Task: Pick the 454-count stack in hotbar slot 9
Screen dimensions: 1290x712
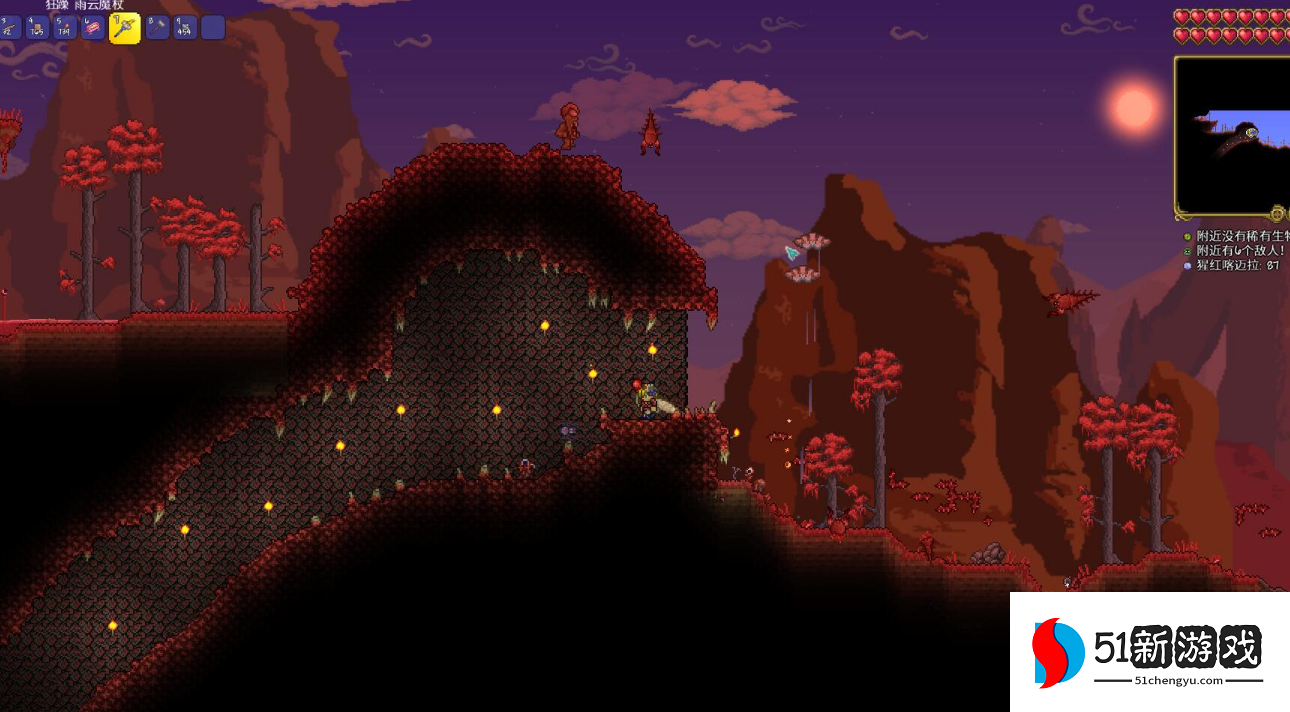Action: coord(185,28)
